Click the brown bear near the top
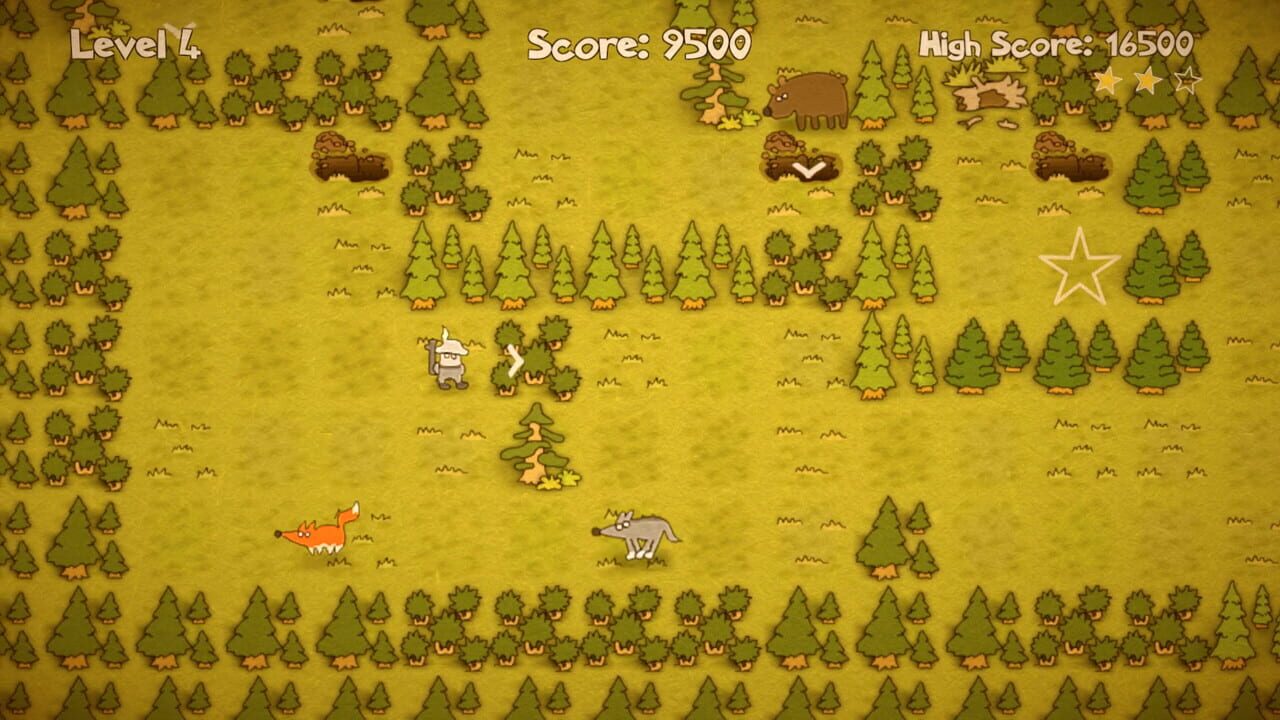Image resolution: width=1280 pixels, height=720 pixels. 805,100
